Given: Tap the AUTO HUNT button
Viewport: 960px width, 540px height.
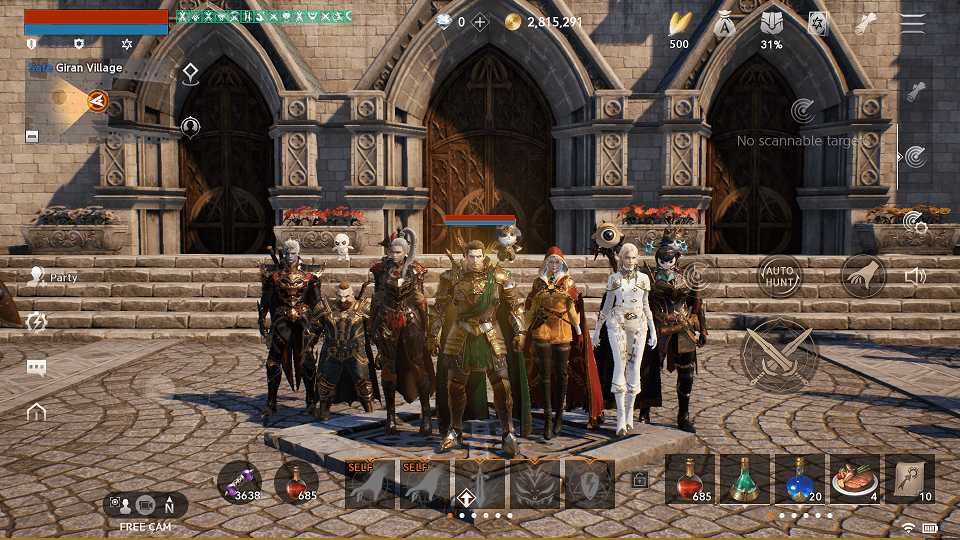Looking at the screenshot, I should point(780,276).
